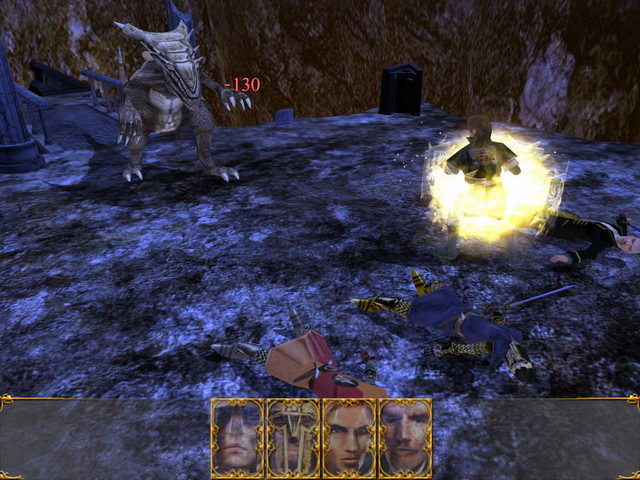
Task: Select the hooded character portrait
Action: (237, 438)
